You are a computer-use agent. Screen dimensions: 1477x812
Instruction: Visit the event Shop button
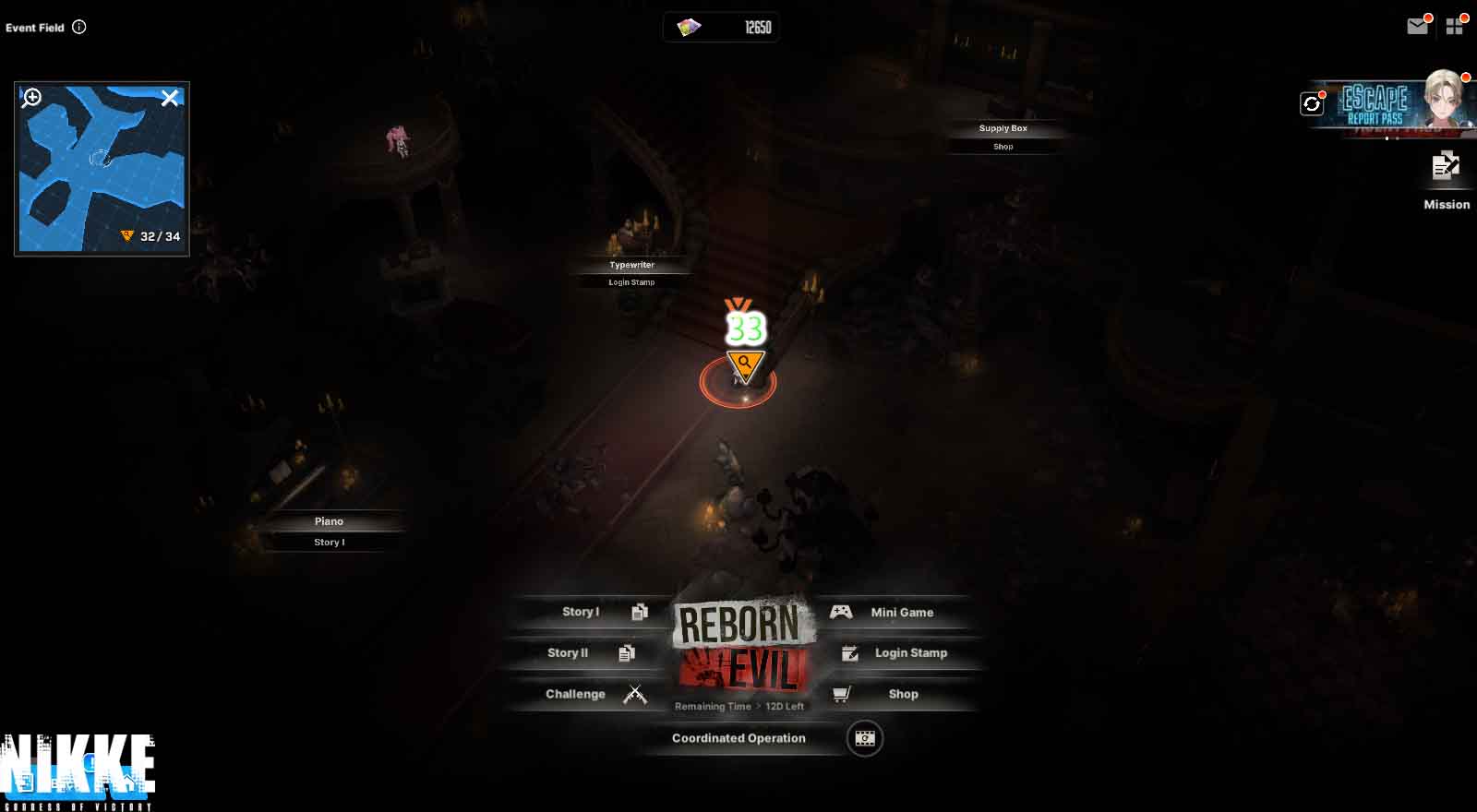click(x=891, y=694)
